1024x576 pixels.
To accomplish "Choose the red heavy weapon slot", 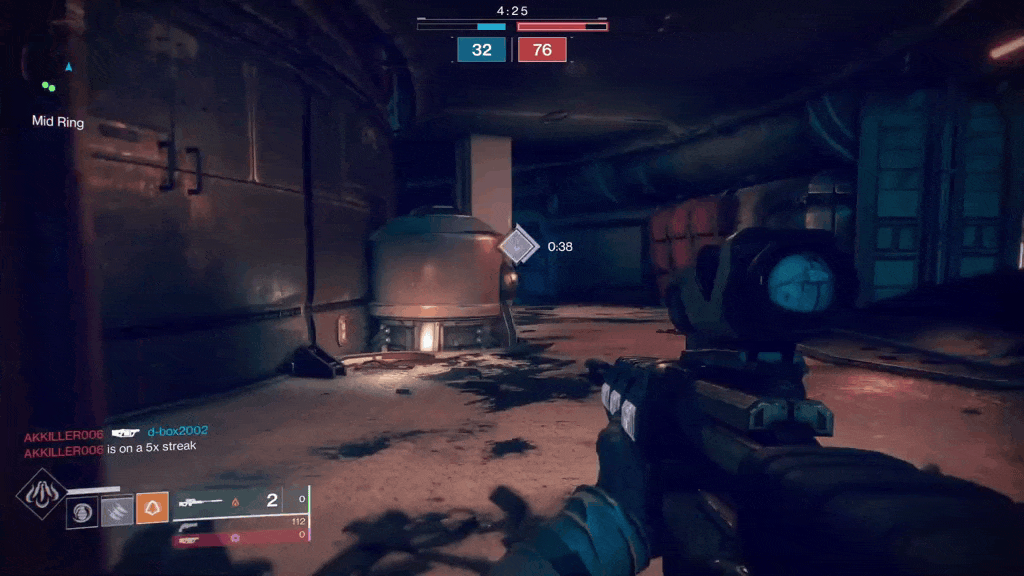I will pos(241,538).
